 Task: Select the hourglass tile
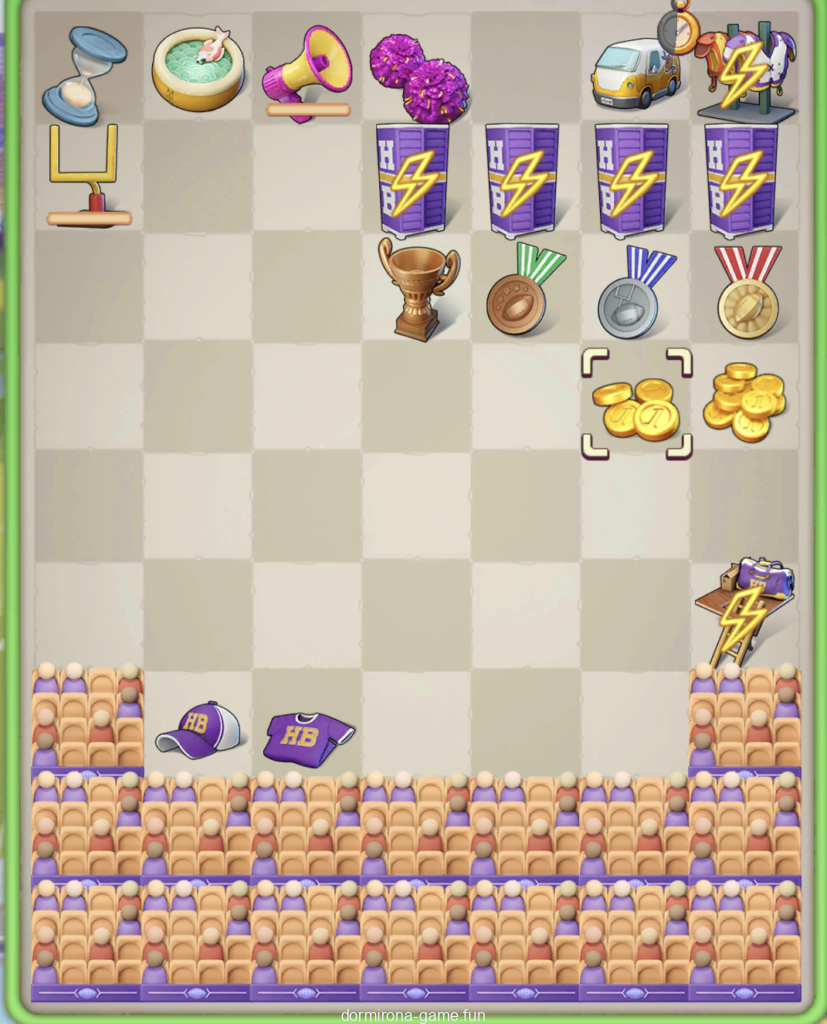click(84, 74)
